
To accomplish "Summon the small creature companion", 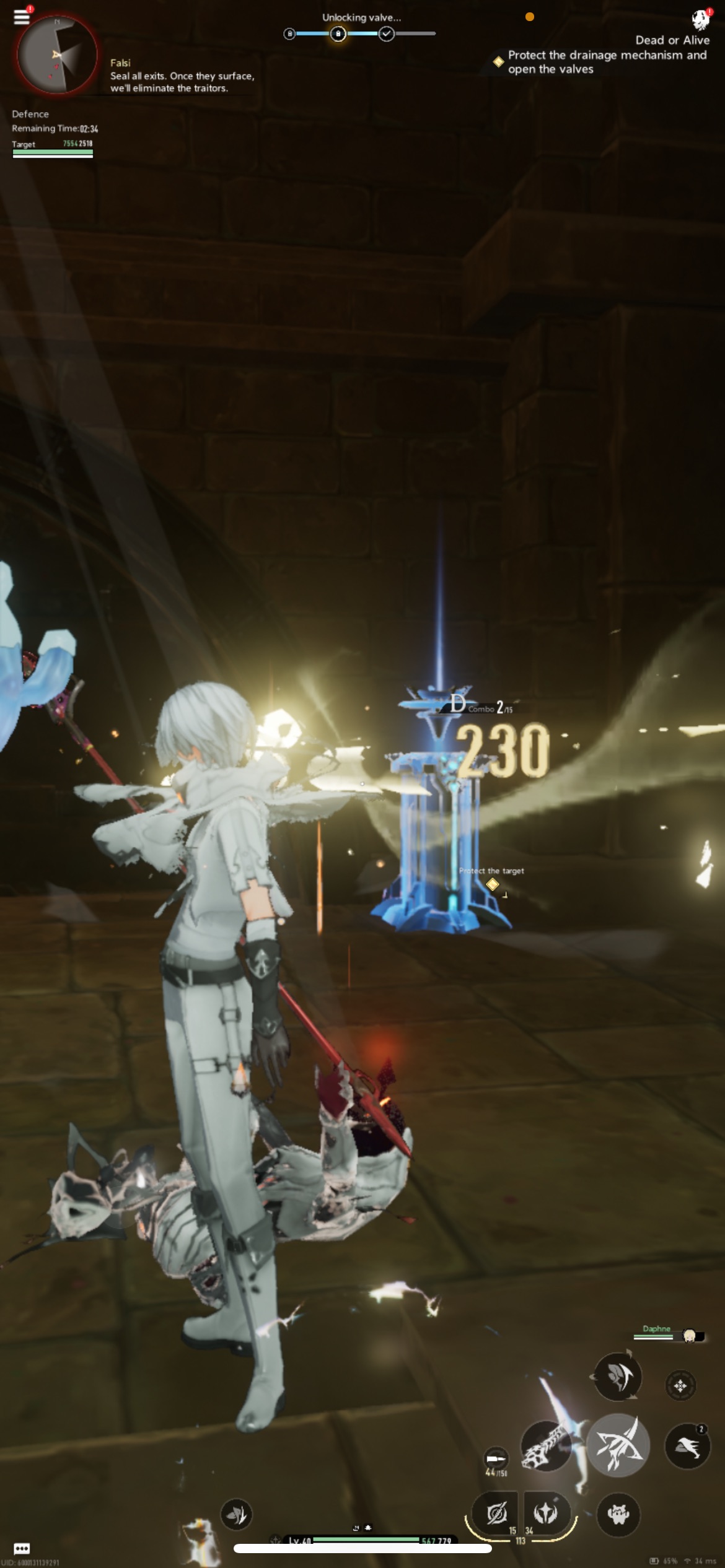I will [618, 1514].
